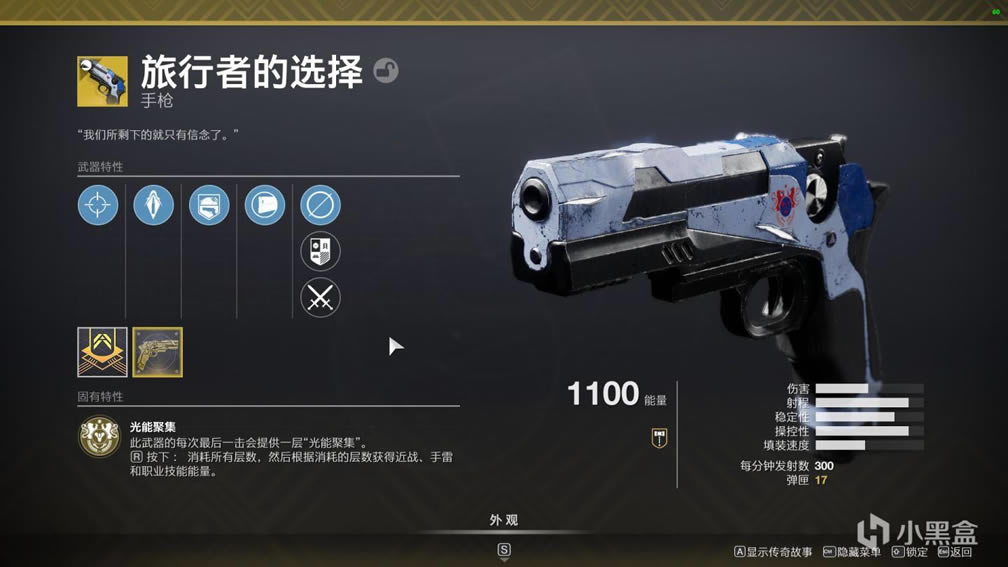Select the pistol badge perk icon
1008x567 pixels.
tap(209, 206)
